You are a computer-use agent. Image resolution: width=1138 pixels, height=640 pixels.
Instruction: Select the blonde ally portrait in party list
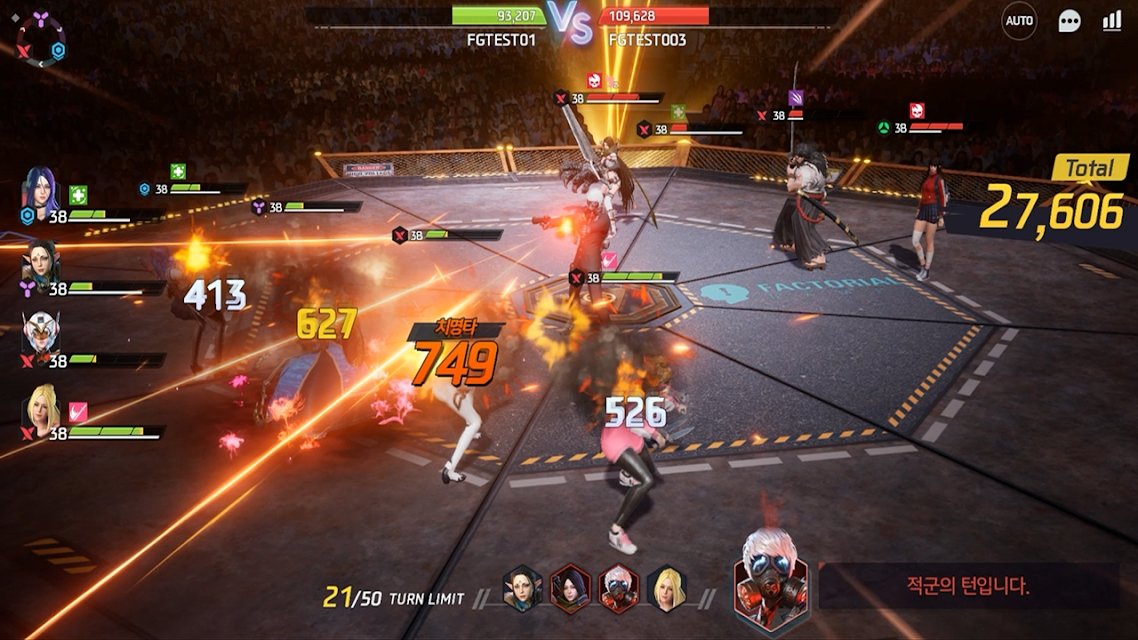(42, 408)
